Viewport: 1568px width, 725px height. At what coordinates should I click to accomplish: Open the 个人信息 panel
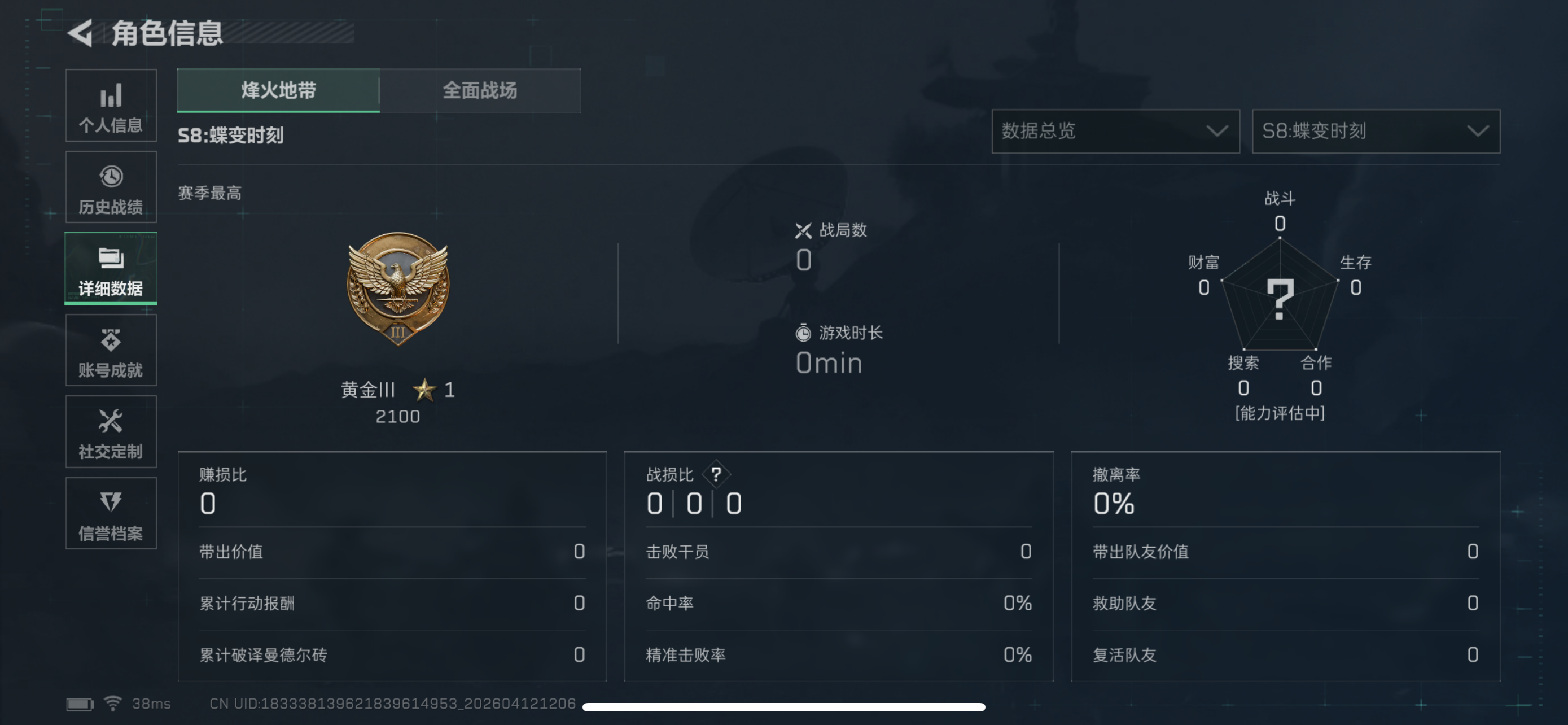111,106
